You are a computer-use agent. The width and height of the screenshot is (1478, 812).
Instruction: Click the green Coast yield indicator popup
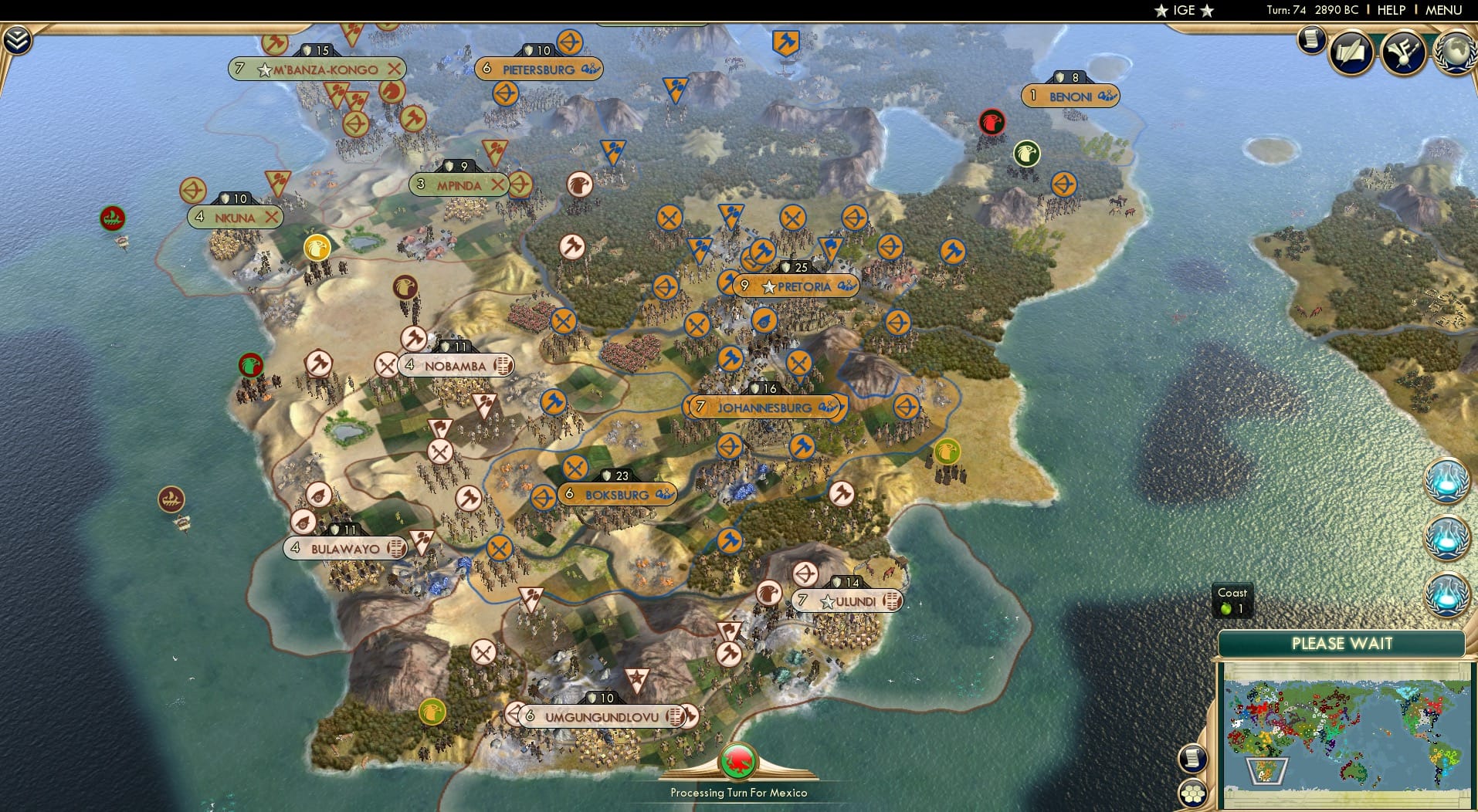[x=1233, y=601]
